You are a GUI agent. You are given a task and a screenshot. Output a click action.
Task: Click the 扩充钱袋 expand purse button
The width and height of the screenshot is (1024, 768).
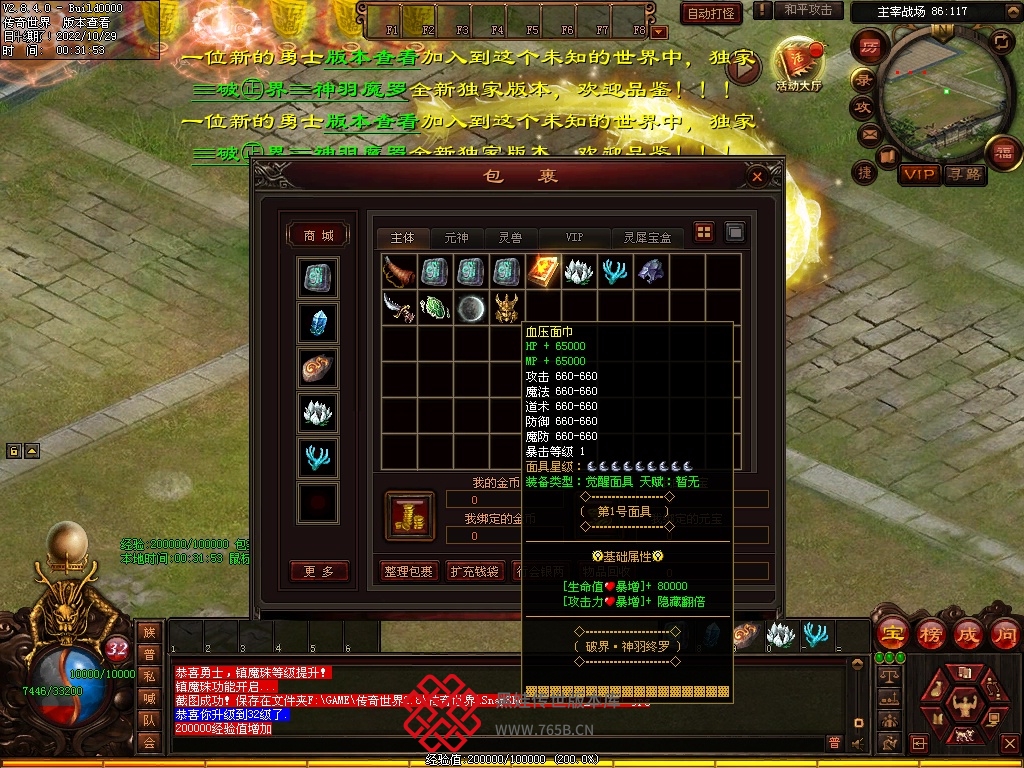tap(473, 571)
